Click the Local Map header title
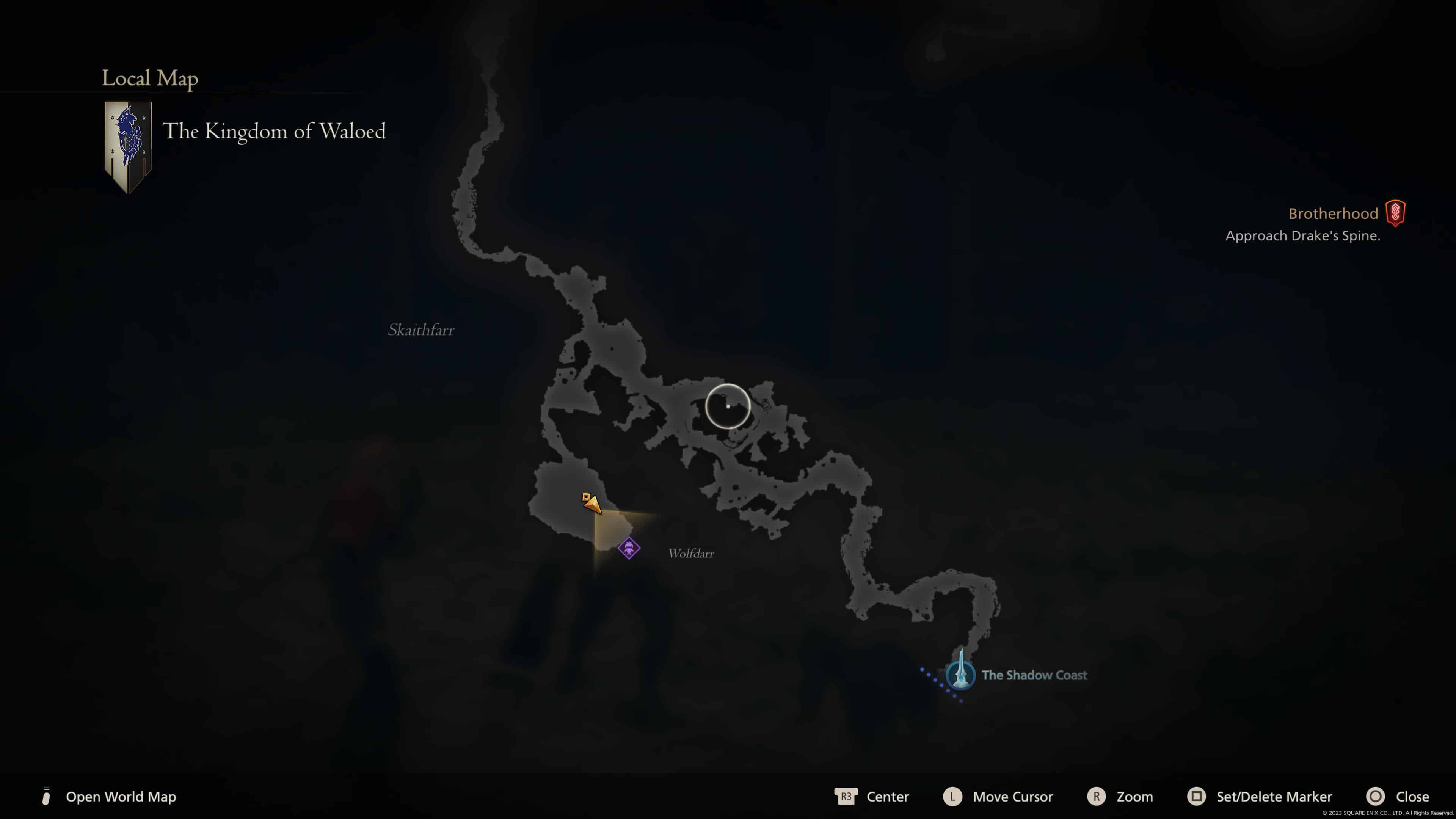This screenshot has height=819, width=1456. tap(150, 78)
